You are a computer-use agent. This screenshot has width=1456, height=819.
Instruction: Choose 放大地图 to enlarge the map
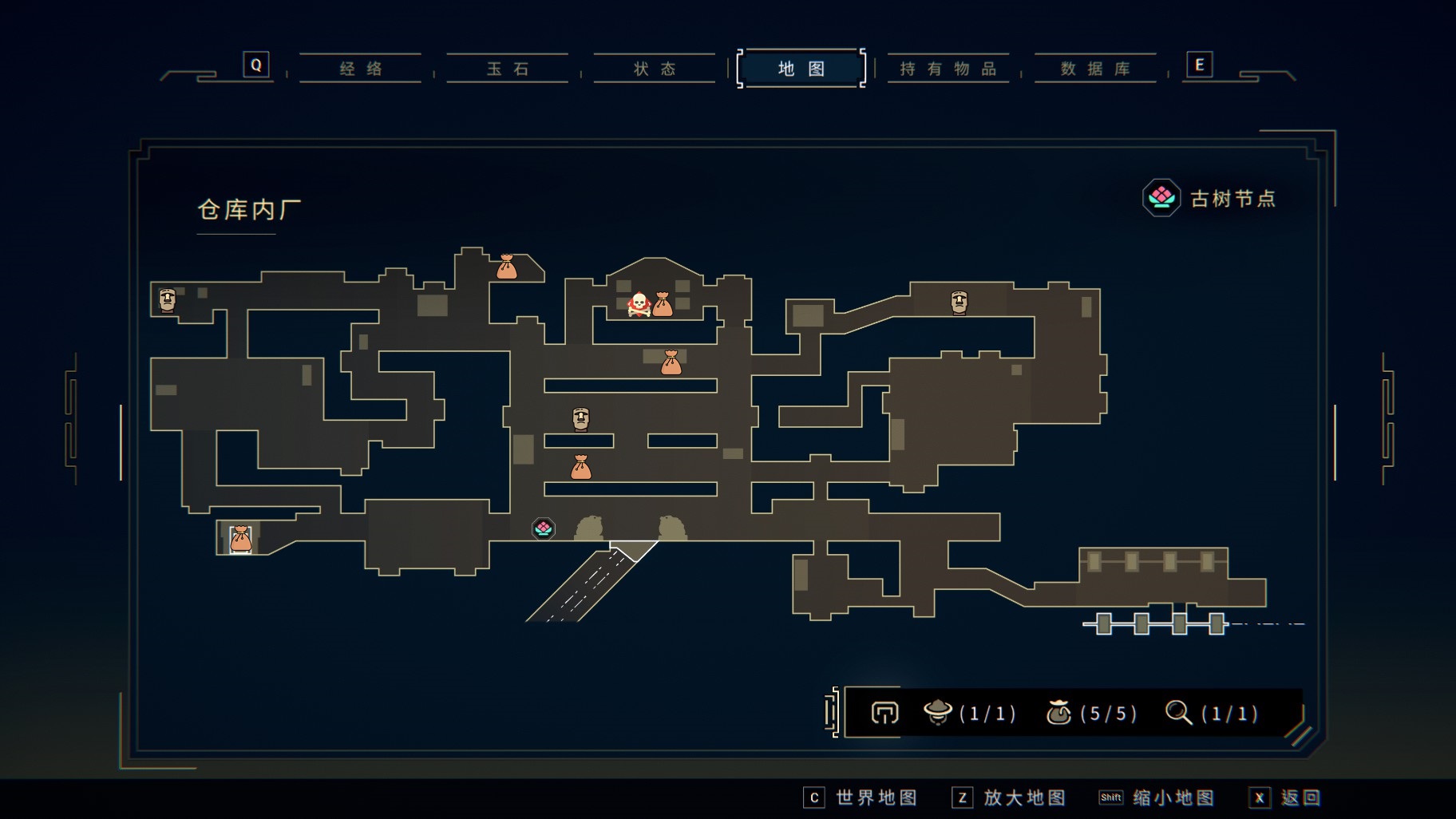tap(1009, 797)
